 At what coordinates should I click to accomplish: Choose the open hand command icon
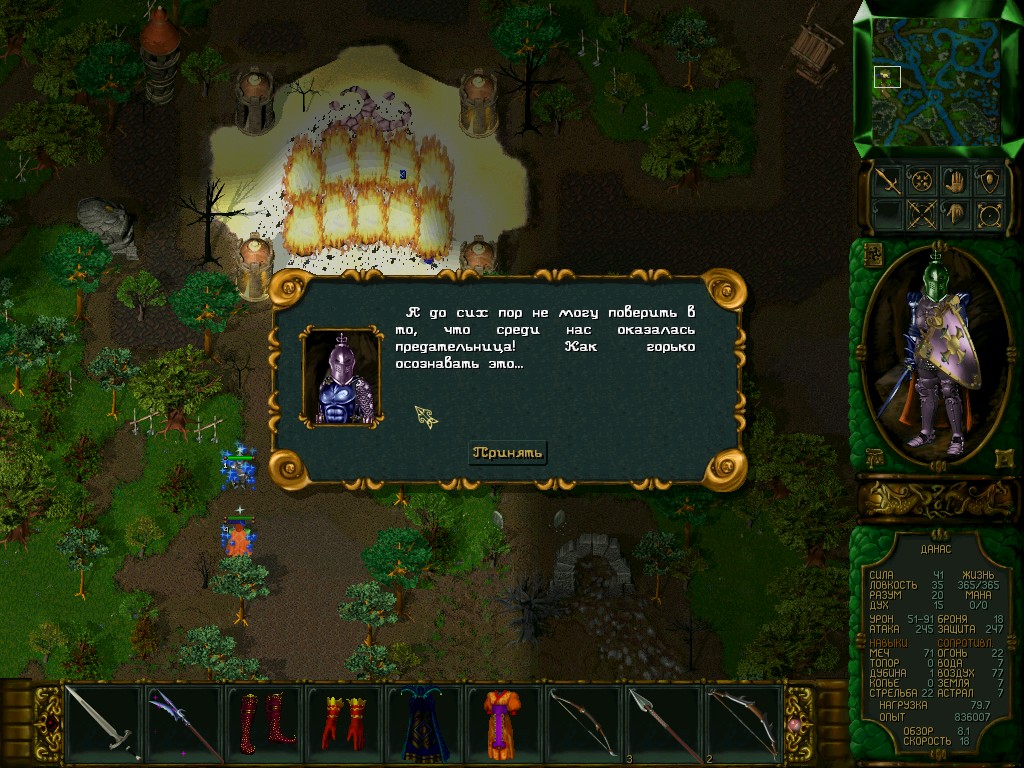pos(954,181)
